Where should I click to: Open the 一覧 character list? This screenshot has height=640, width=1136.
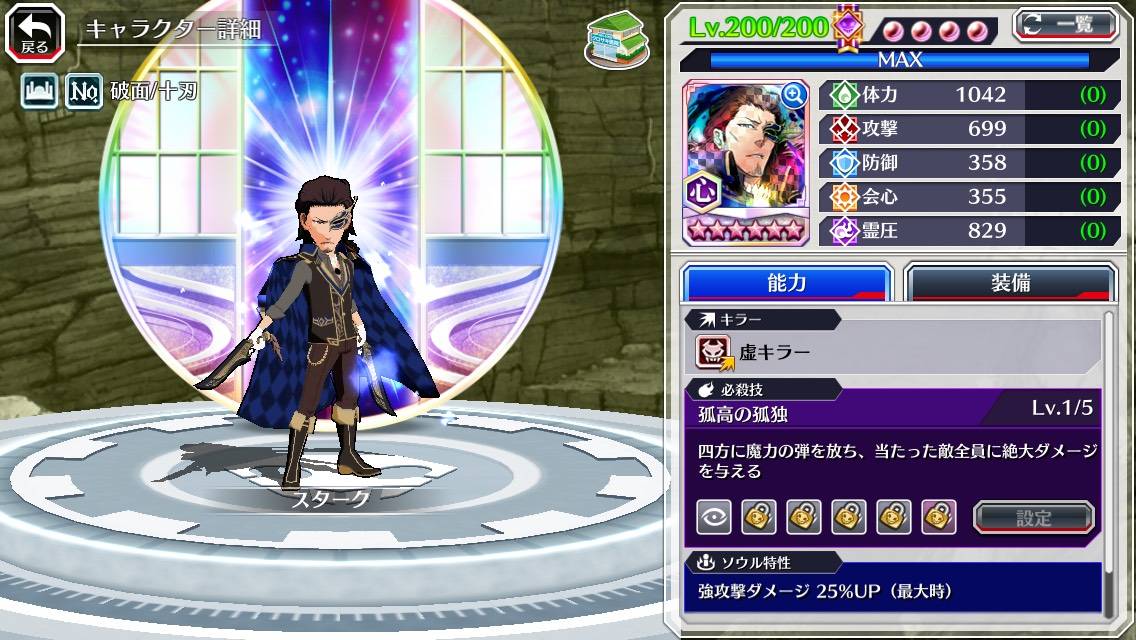tap(1064, 24)
